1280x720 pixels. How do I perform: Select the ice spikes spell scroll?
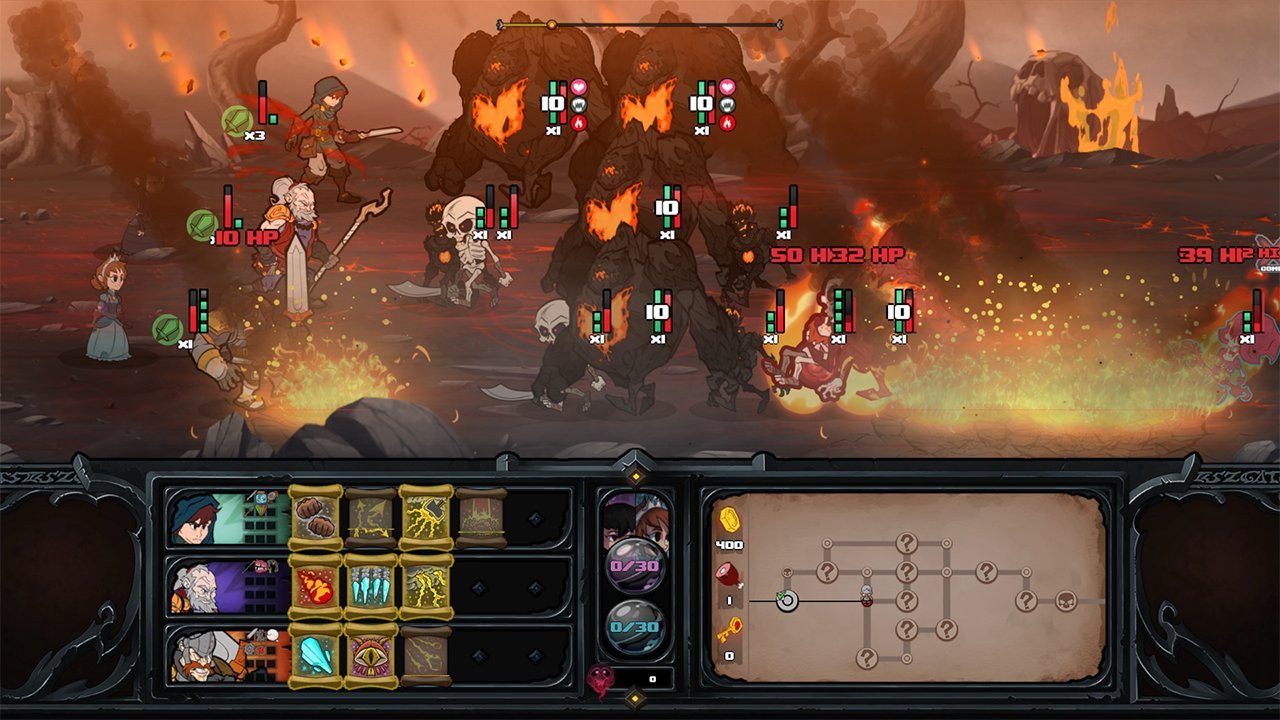click(x=369, y=585)
